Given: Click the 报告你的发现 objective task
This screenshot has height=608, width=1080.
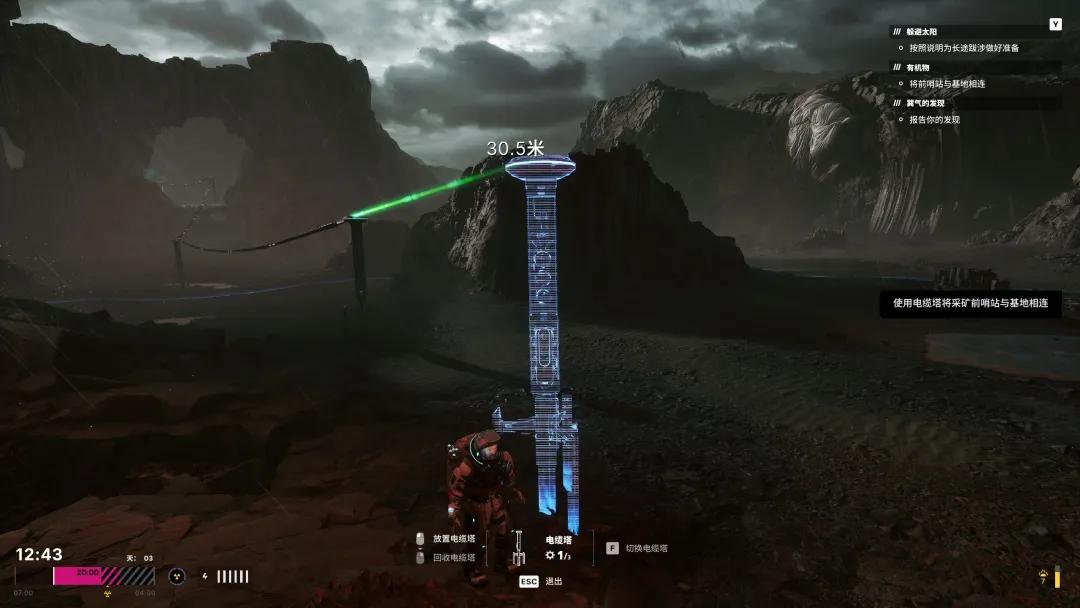Looking at the screenshot, I should coord(934,120).
